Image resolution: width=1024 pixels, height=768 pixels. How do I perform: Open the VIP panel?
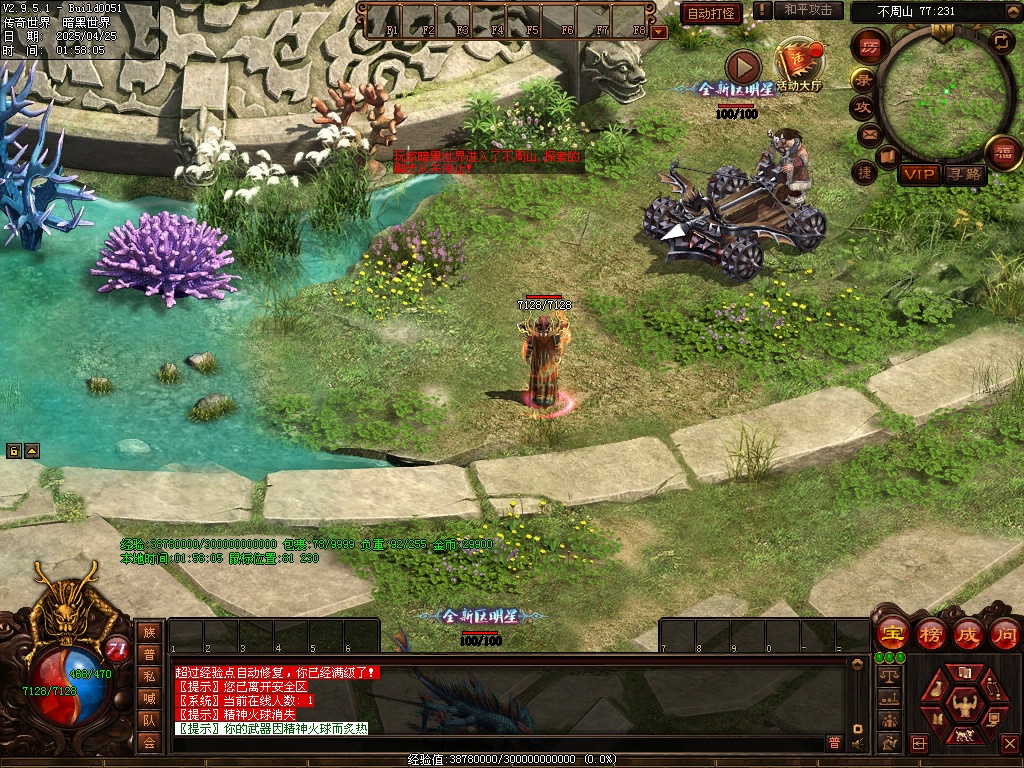[x=919, y=174]
